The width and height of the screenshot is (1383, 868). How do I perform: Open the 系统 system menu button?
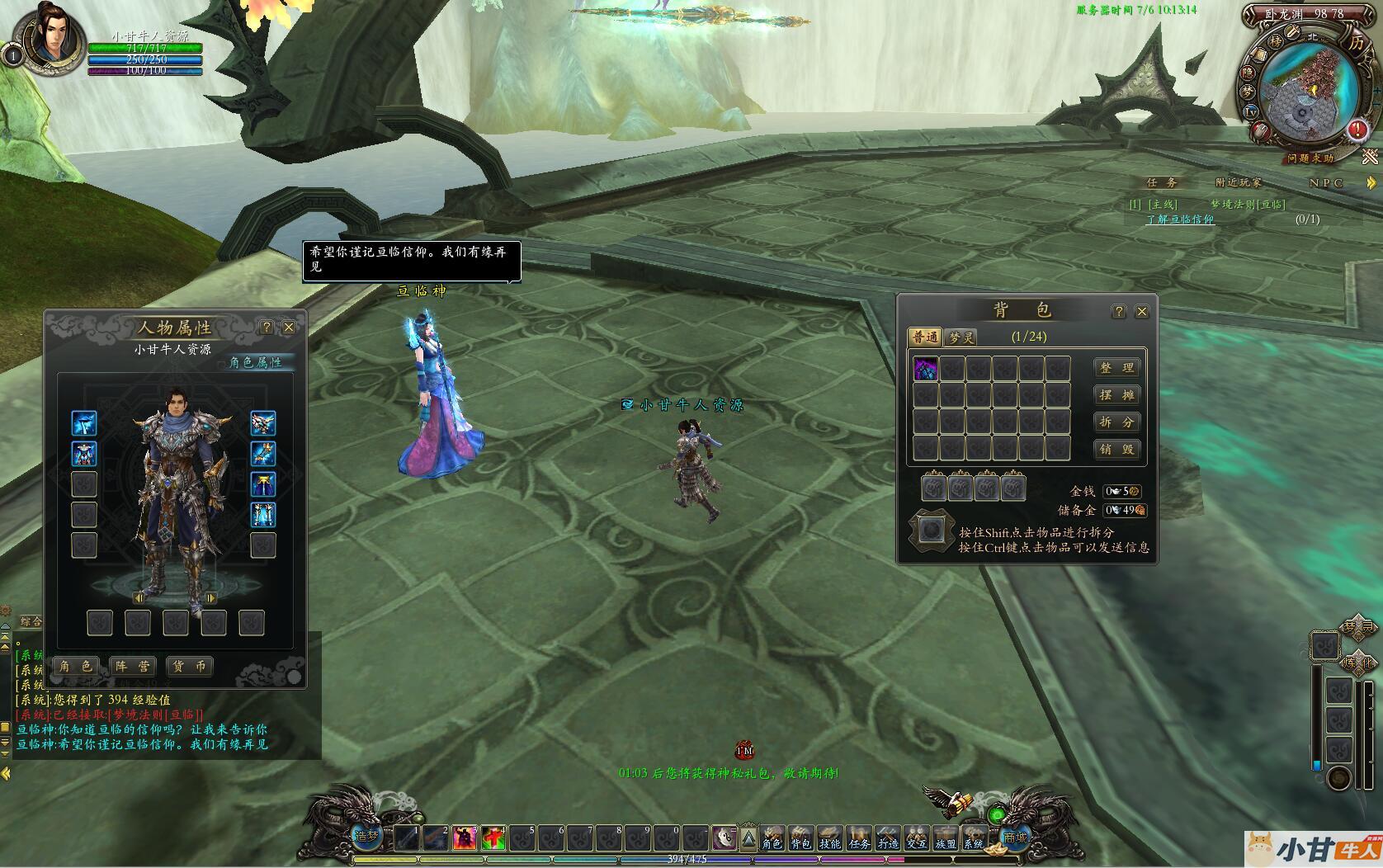point(974,838)
